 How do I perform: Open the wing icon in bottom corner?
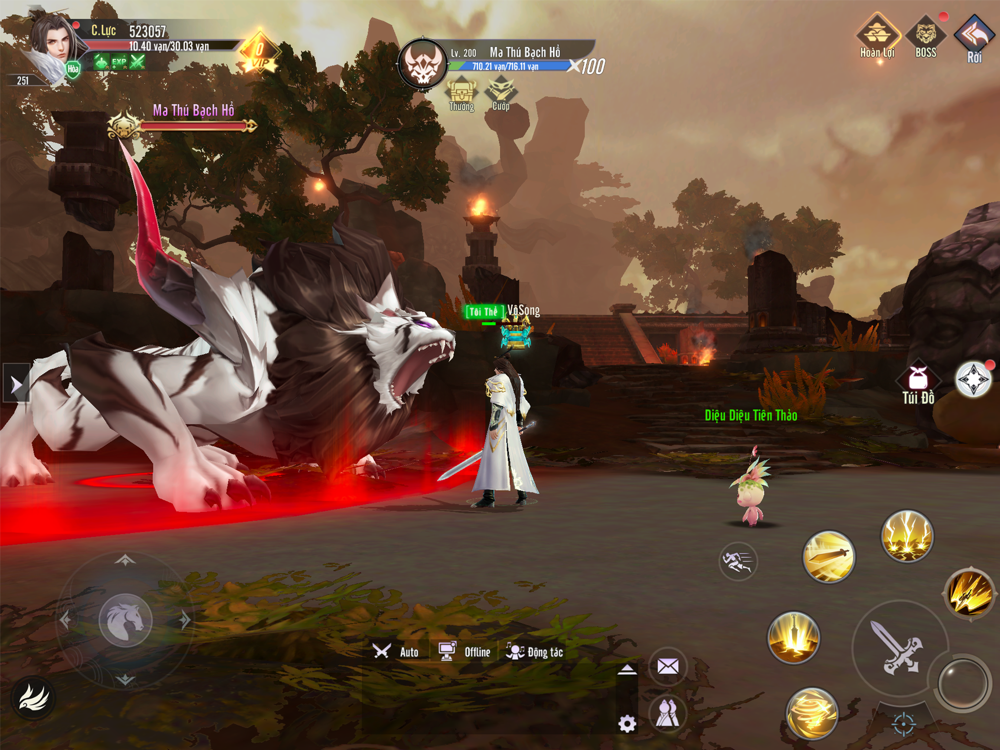click(x=33, y=698)
